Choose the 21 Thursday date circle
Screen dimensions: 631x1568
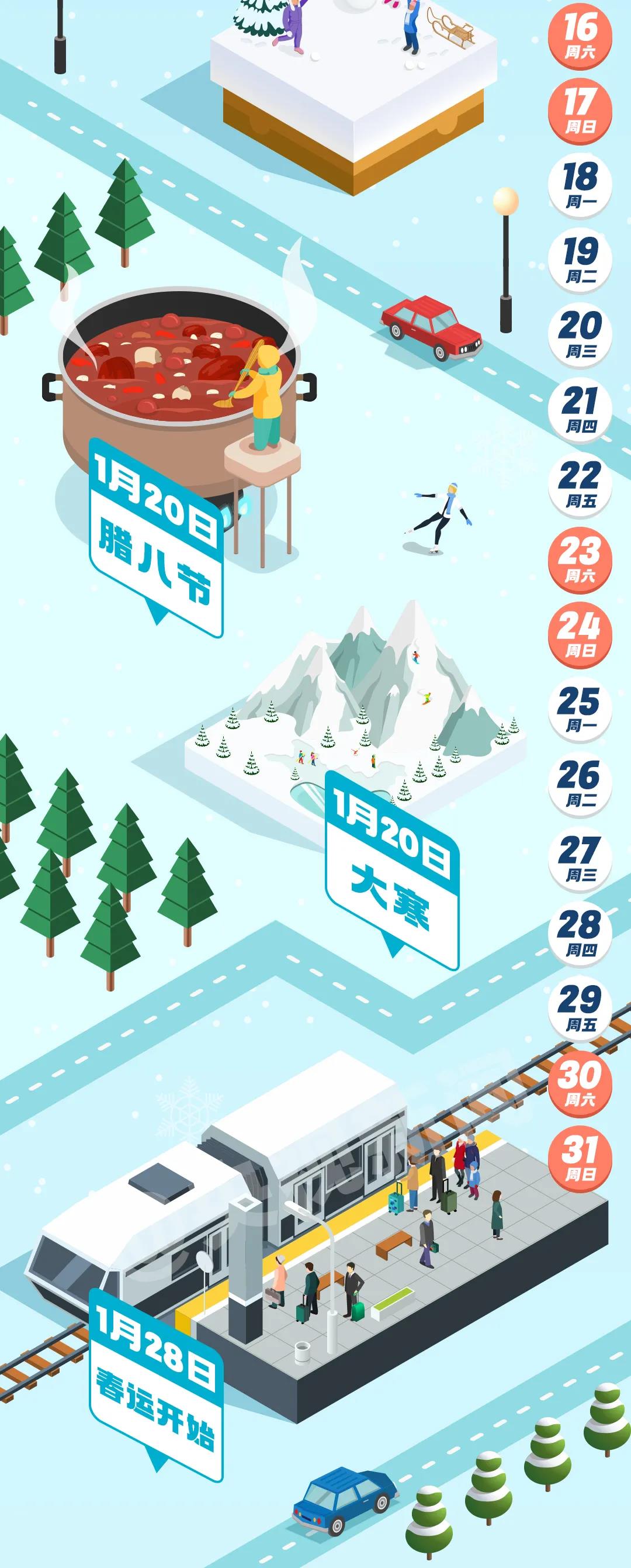(580, 410)
